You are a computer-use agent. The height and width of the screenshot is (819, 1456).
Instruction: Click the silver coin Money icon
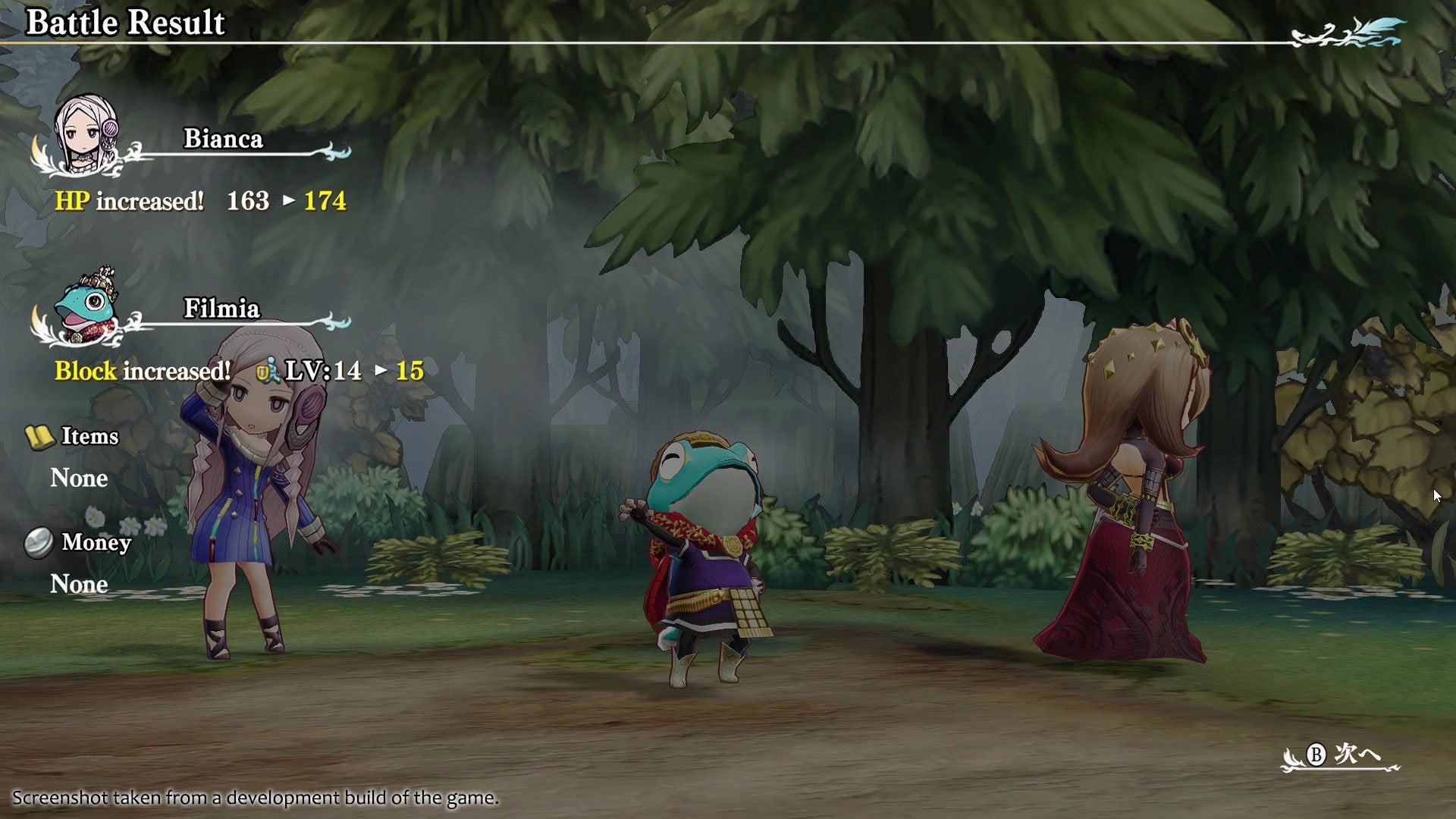coord(39,542)
